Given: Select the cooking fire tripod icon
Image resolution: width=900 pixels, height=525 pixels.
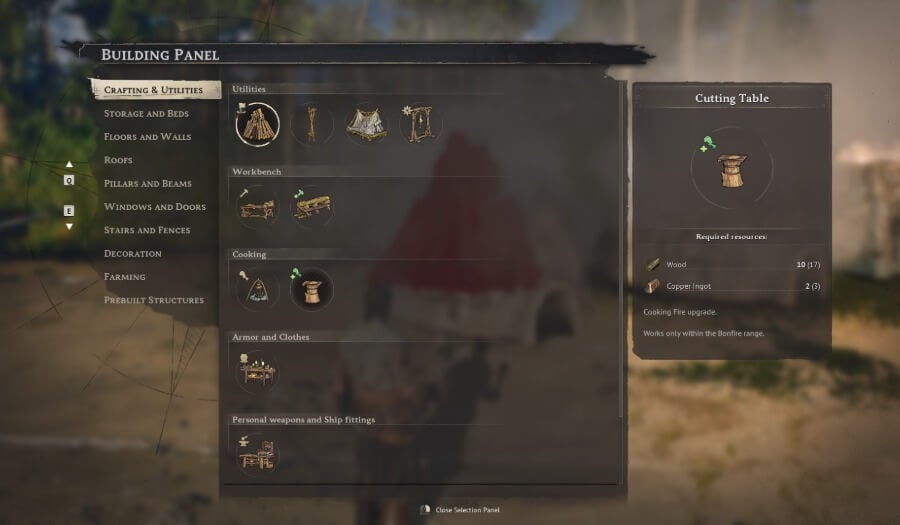Looking at the screenshot, I should coord(258,290).
